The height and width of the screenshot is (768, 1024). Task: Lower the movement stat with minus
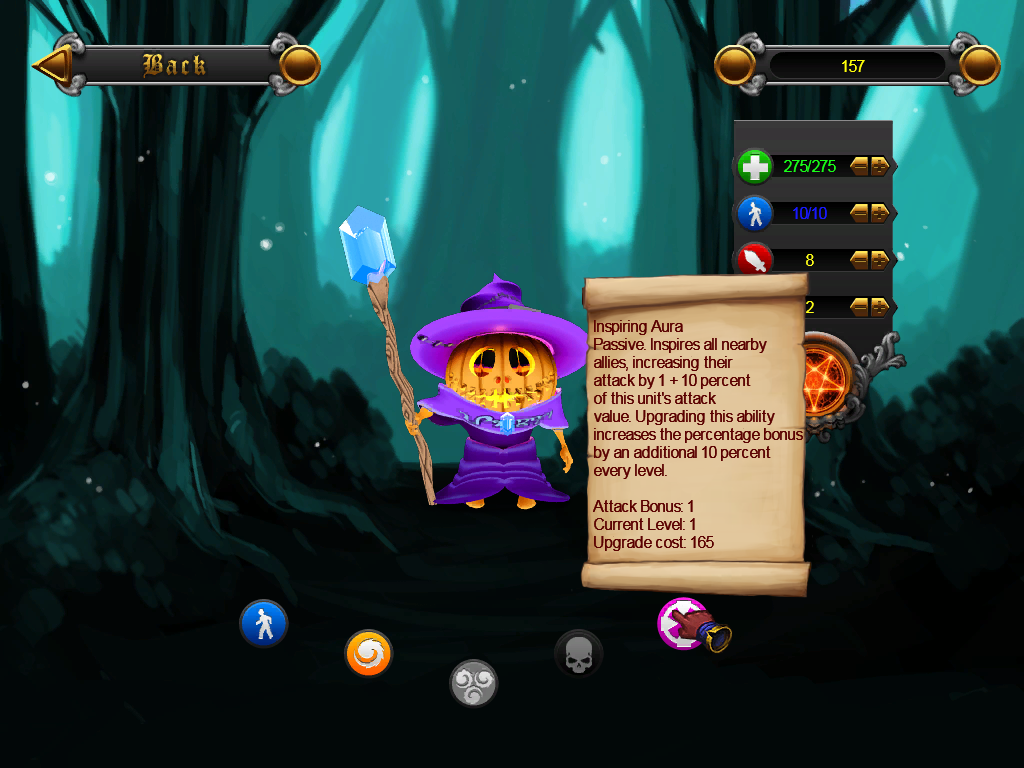coord(860,213)
